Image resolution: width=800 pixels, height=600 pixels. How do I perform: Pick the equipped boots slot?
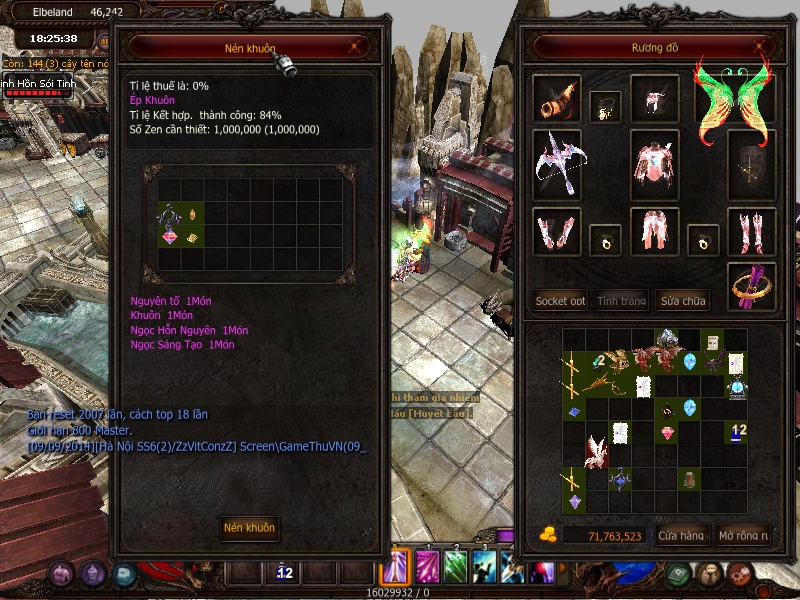(x=751, y=232)
